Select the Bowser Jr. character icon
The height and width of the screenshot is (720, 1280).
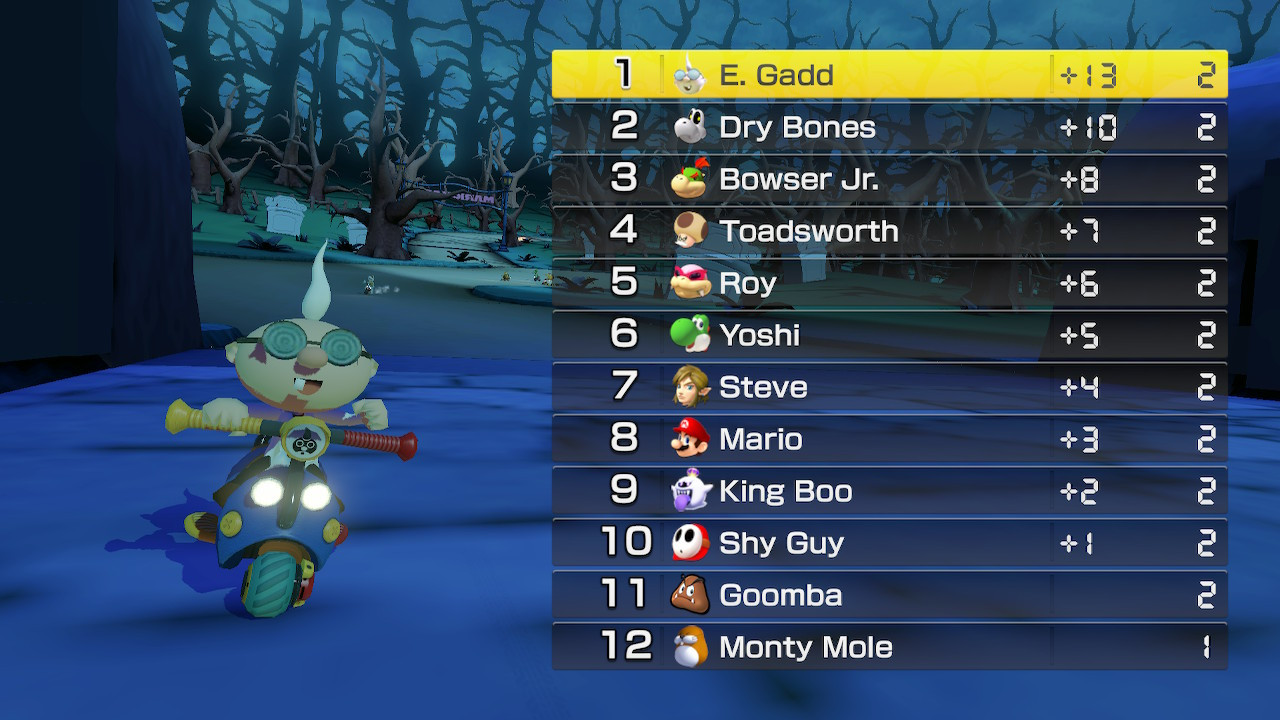pos(691,179)
